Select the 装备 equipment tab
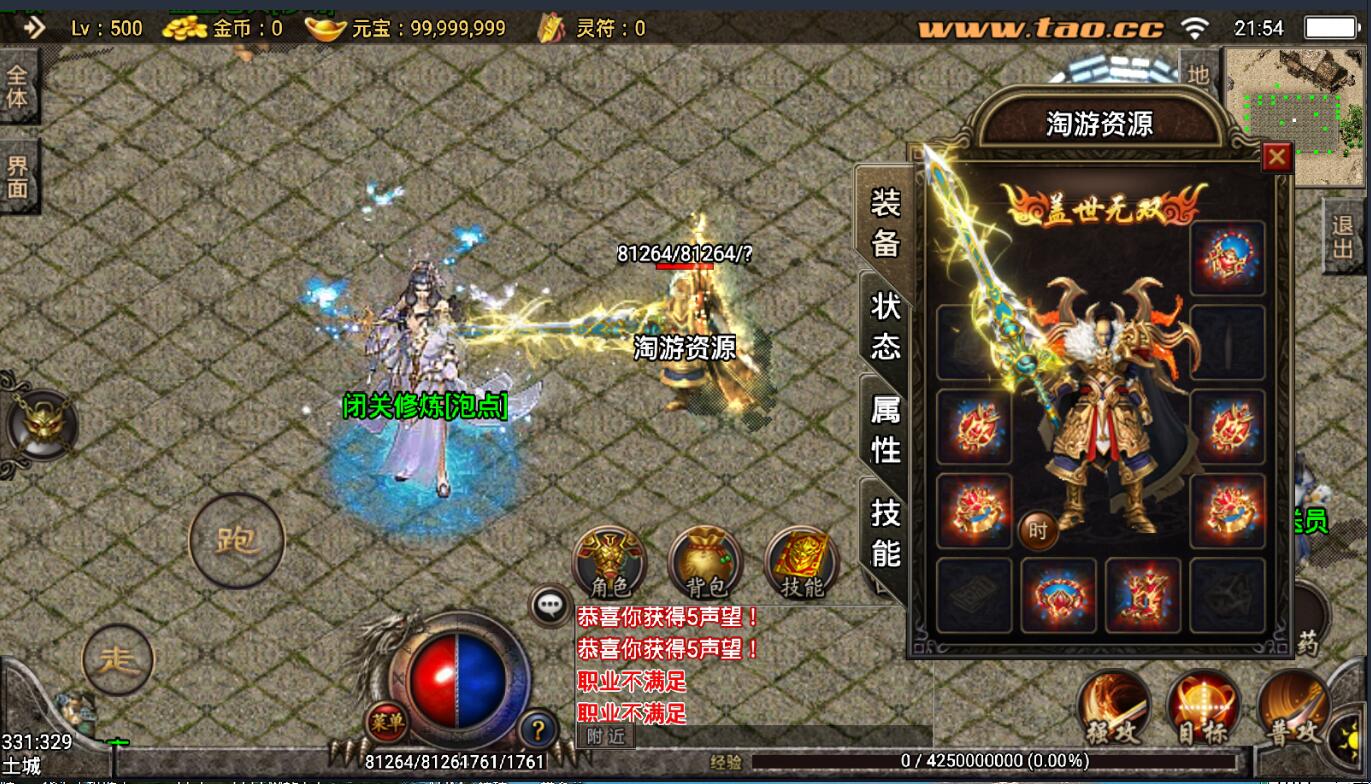 885,222
